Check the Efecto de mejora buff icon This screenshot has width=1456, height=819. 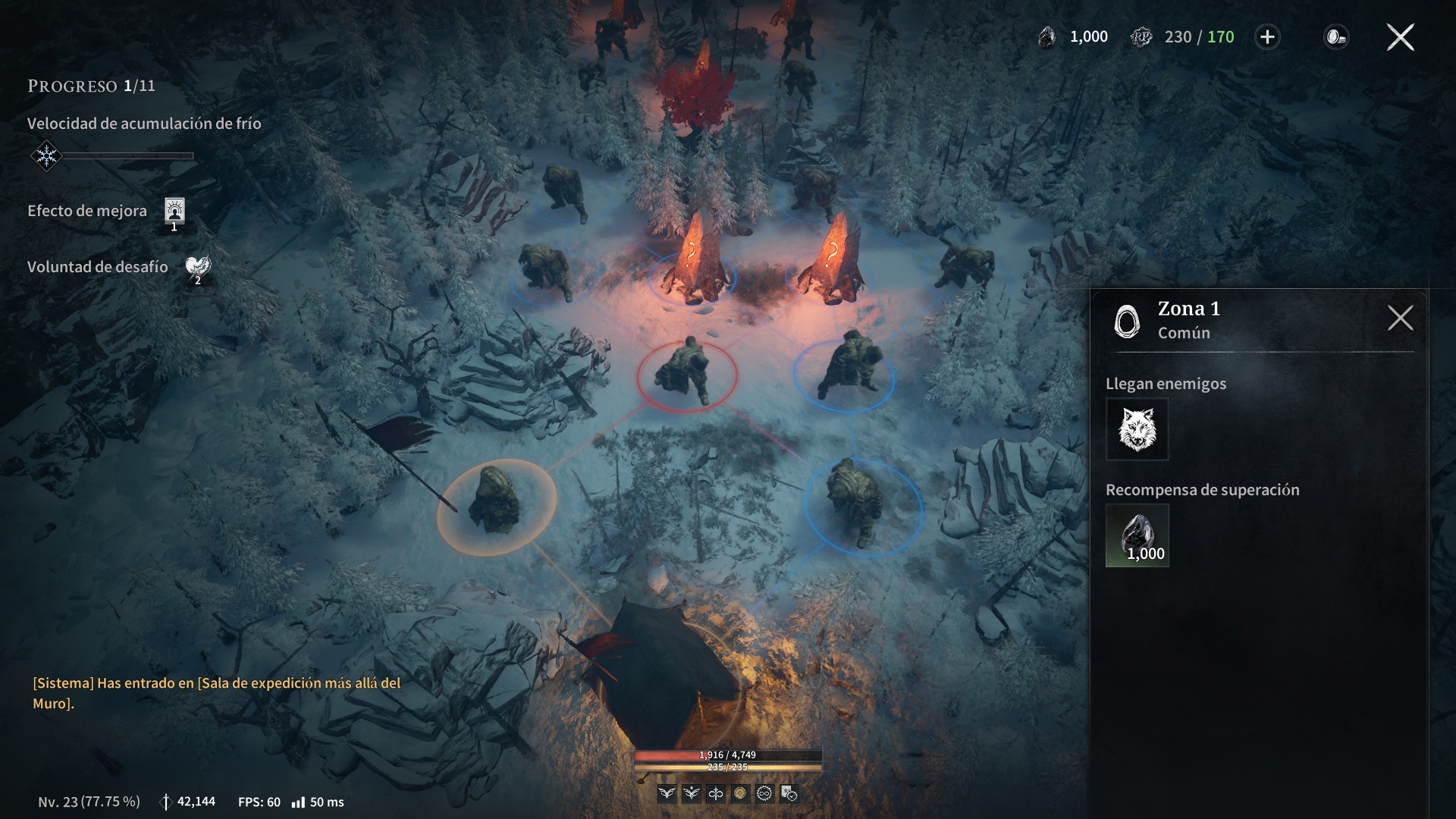coord(174,212)
